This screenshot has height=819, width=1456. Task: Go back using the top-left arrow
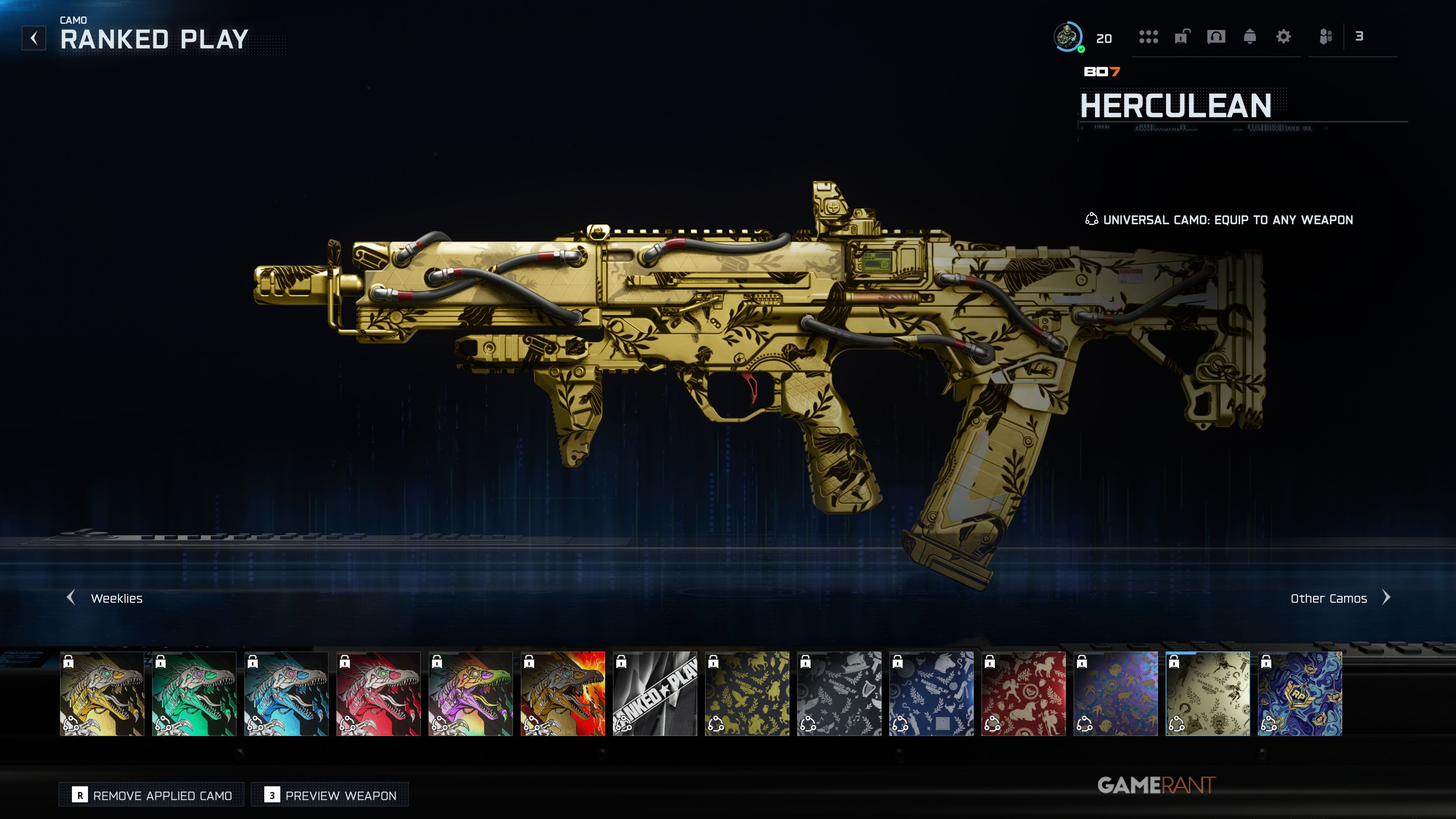34,38
